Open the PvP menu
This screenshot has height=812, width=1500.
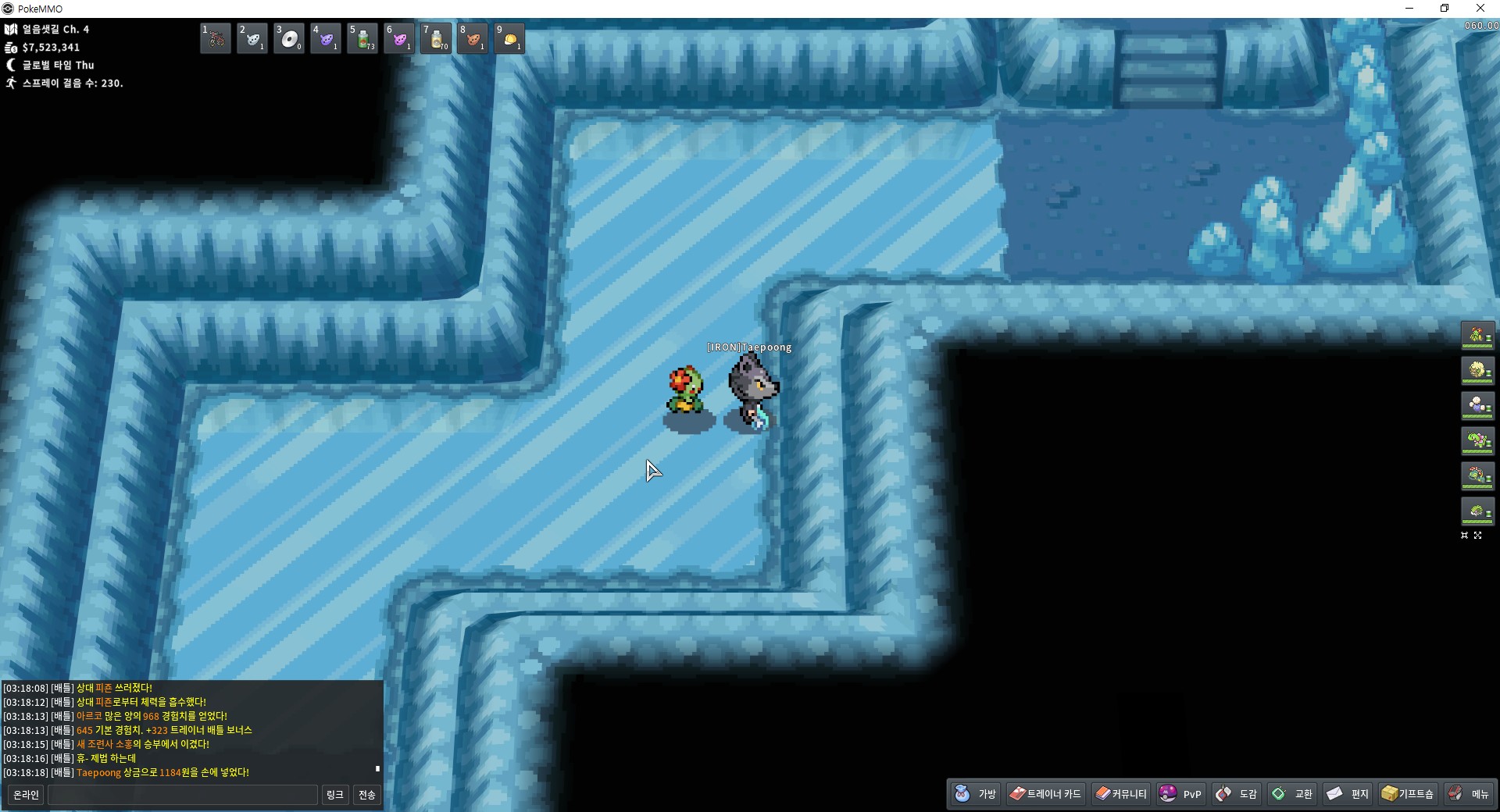pyautogui.click(x=1180, y=794)
